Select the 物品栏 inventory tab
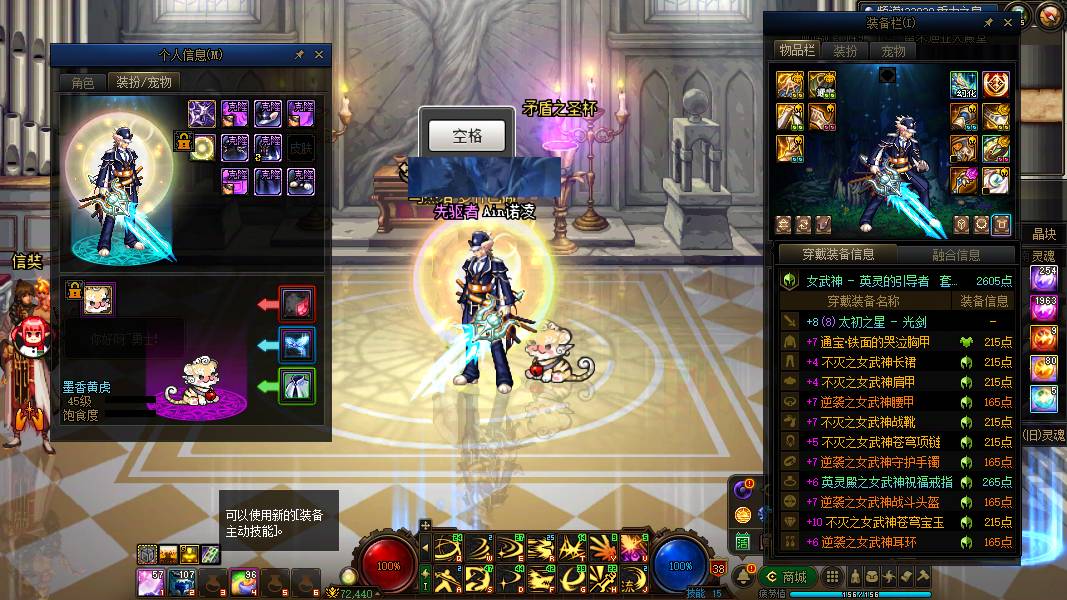The height and width of the screenshot is (600, 1067). click(796, 51)
